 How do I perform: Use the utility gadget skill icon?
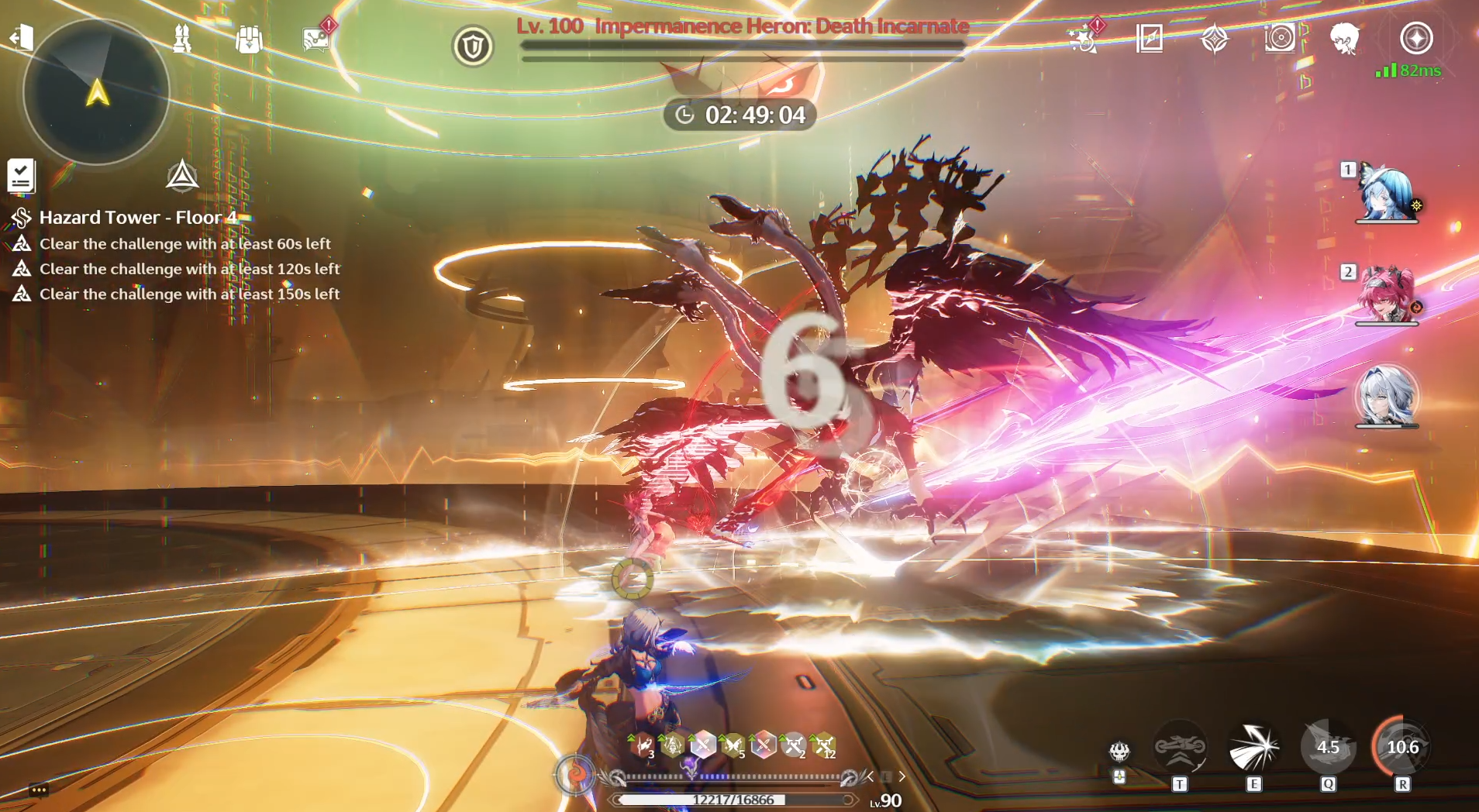[1180, 748]
